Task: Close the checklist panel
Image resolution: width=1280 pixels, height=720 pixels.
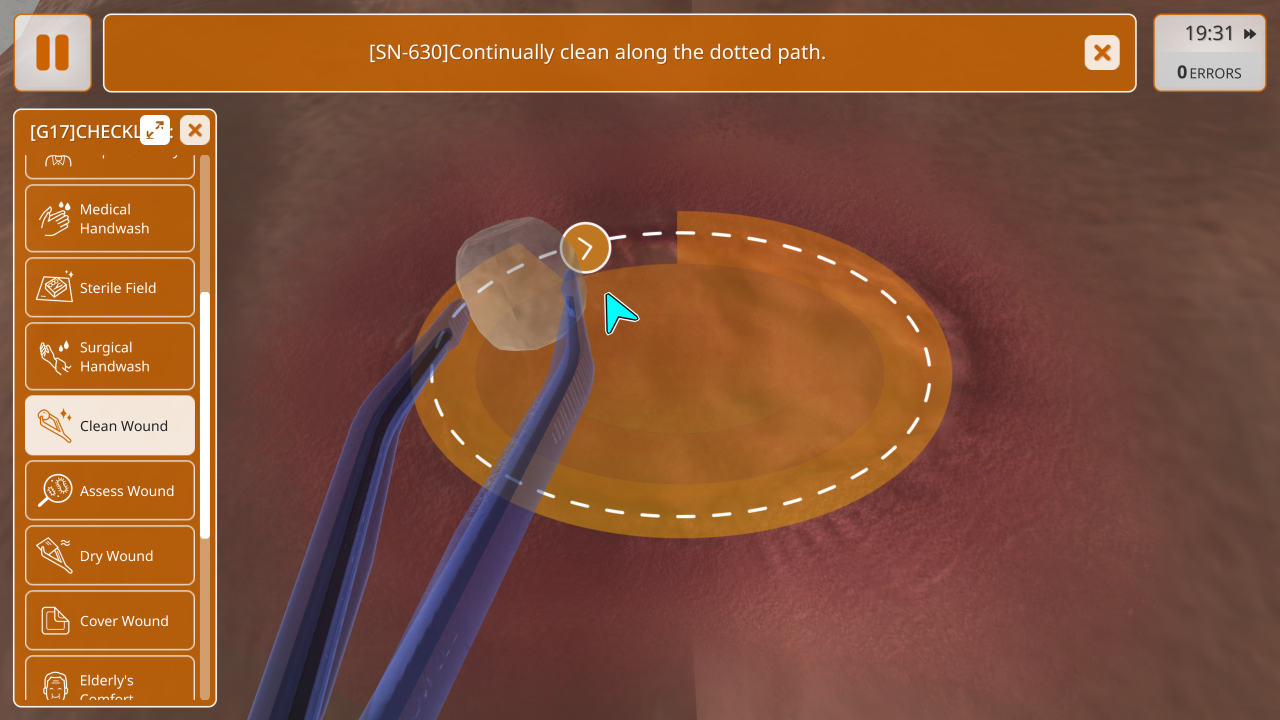Action: pos(195,130)
